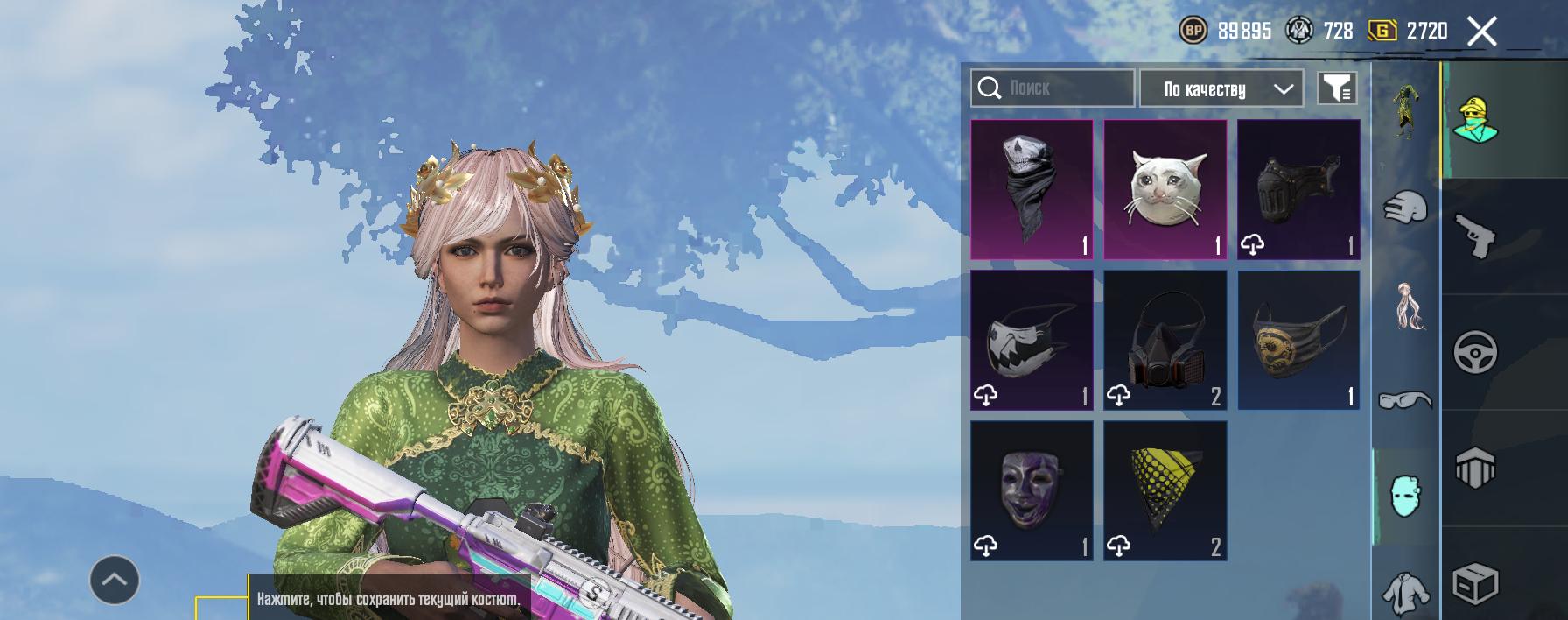The width and height of the screenshot is (1568, 620).
Task: Switch to the glasses category tab
Action: click(1405, 400)
